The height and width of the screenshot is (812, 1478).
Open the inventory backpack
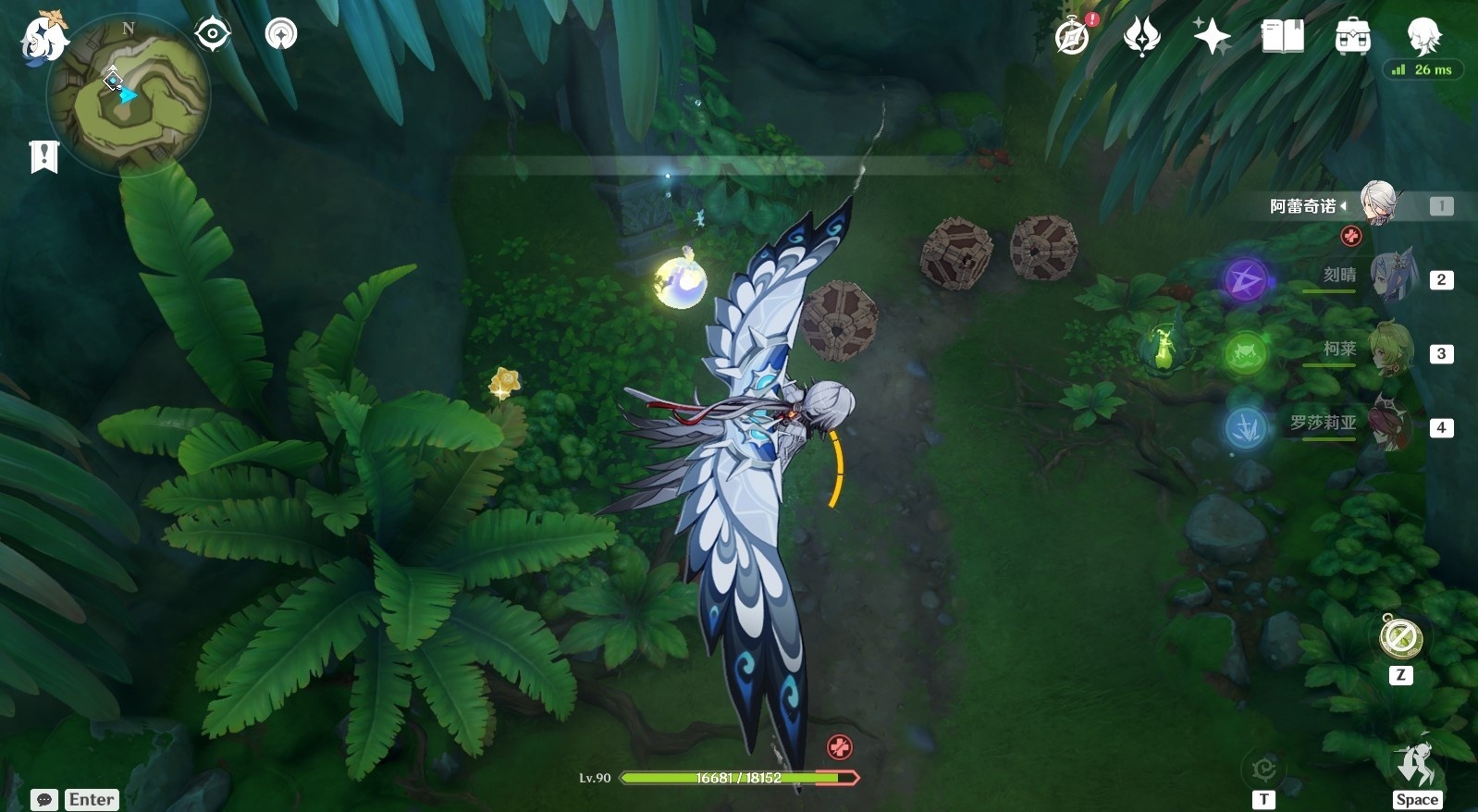(x=1352, y=37)
